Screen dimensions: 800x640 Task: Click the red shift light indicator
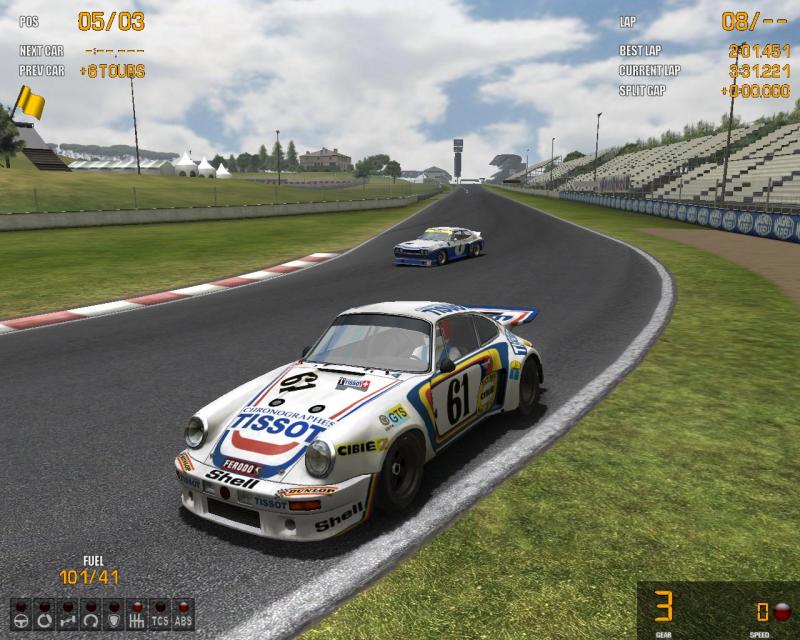[781, 611]
